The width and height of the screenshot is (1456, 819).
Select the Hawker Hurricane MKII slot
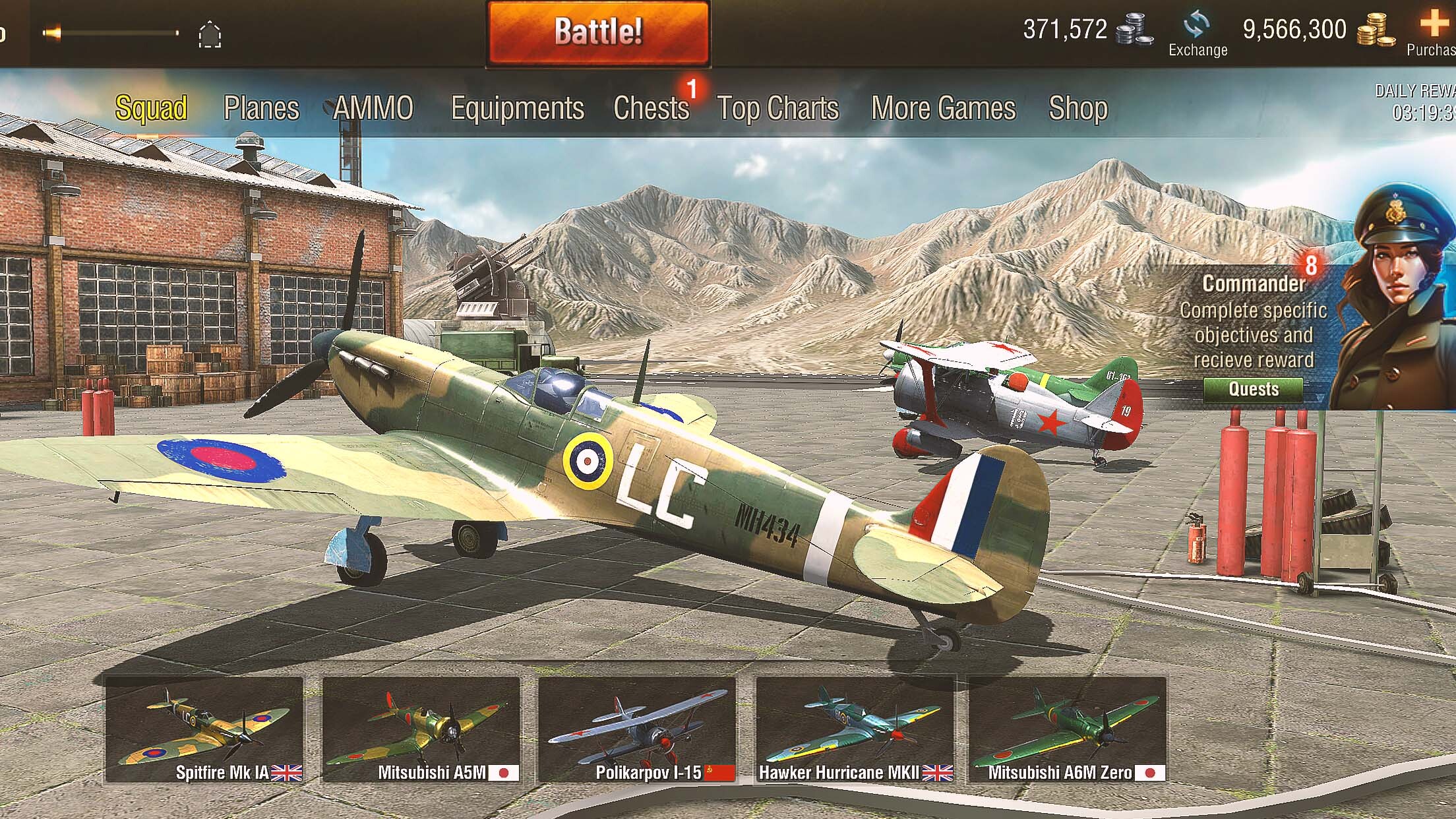[855, 729]
